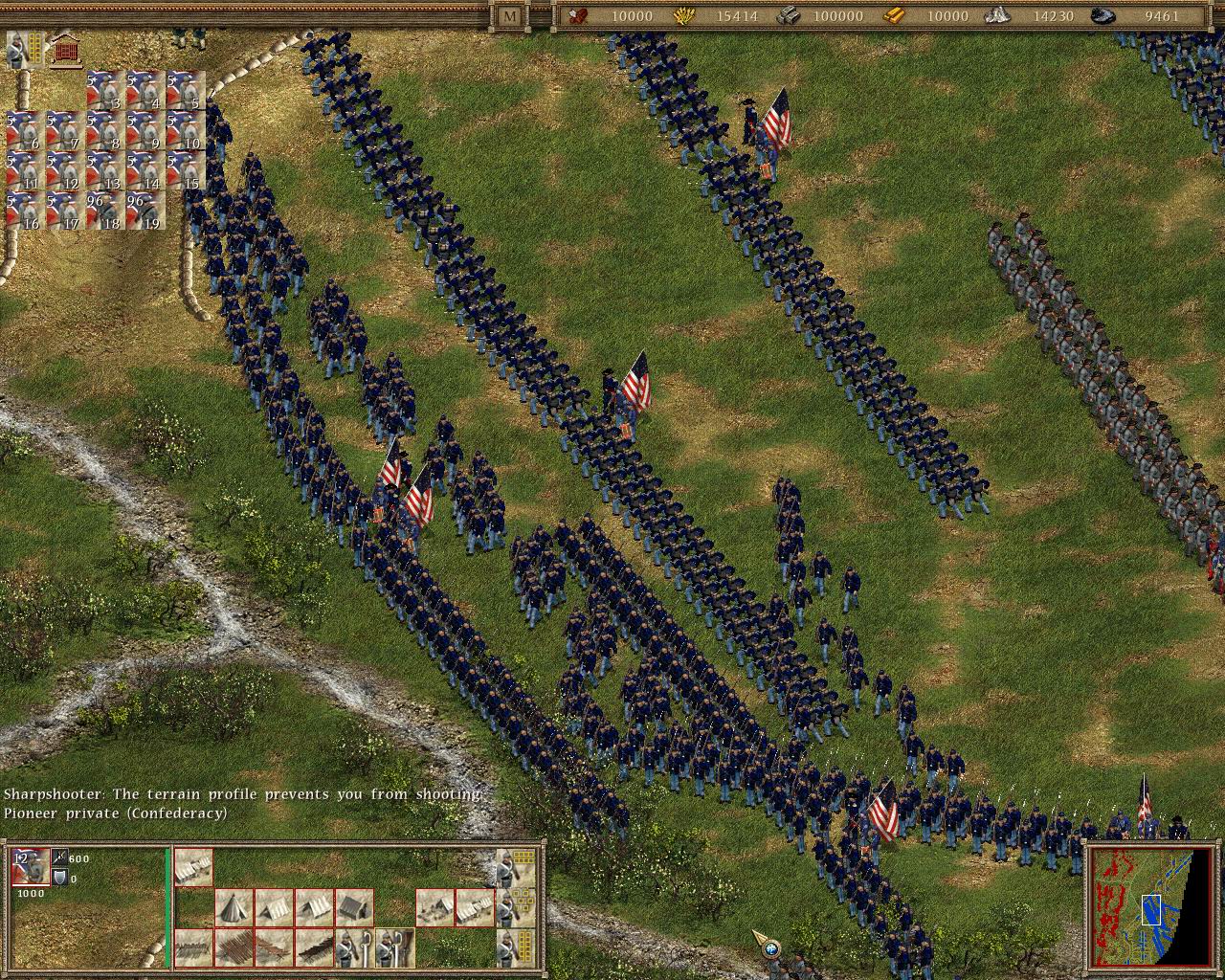Select the barn construction icon

[354, 906]
